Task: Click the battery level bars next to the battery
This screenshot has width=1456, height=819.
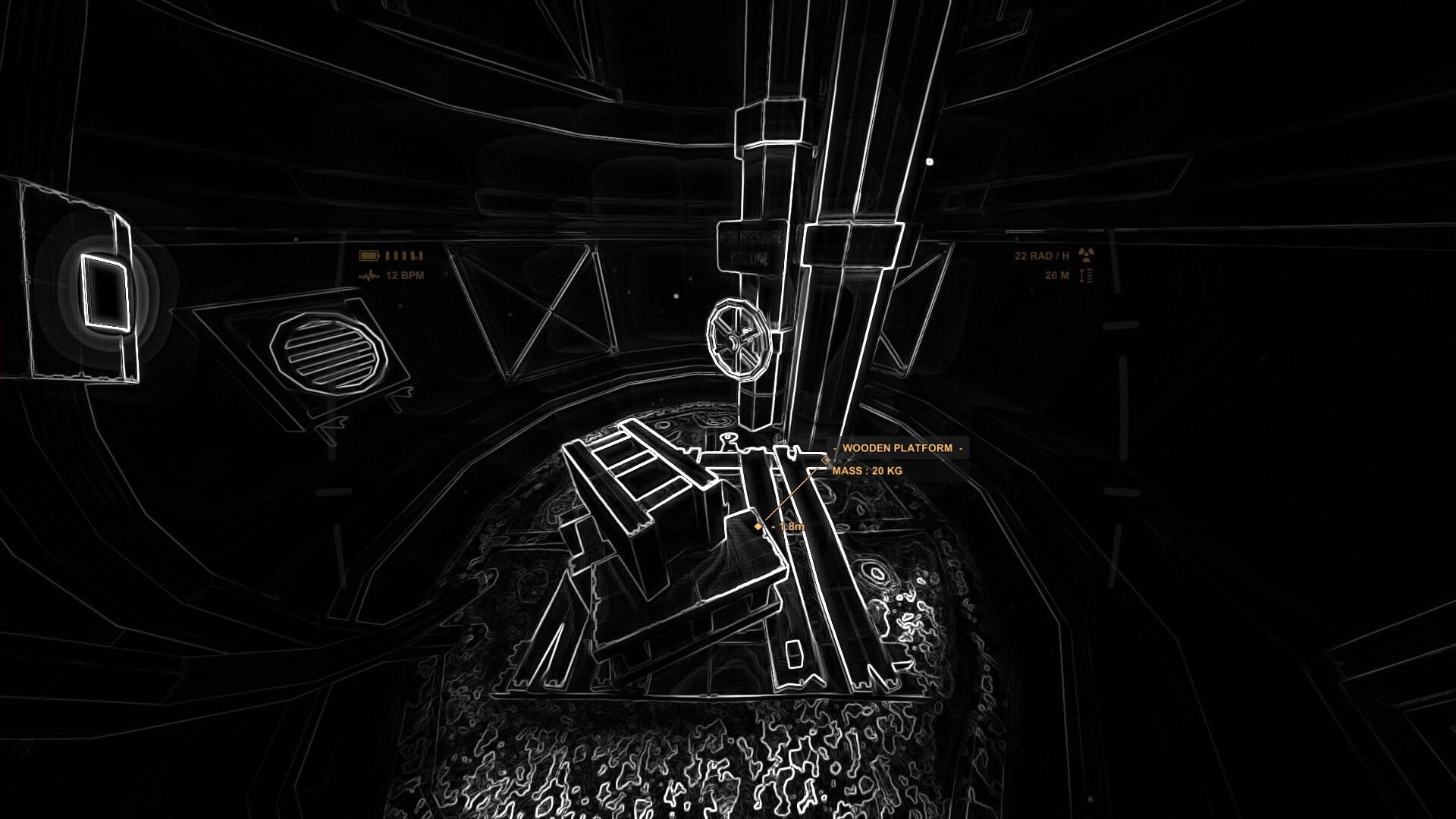Action: point(403,256)
